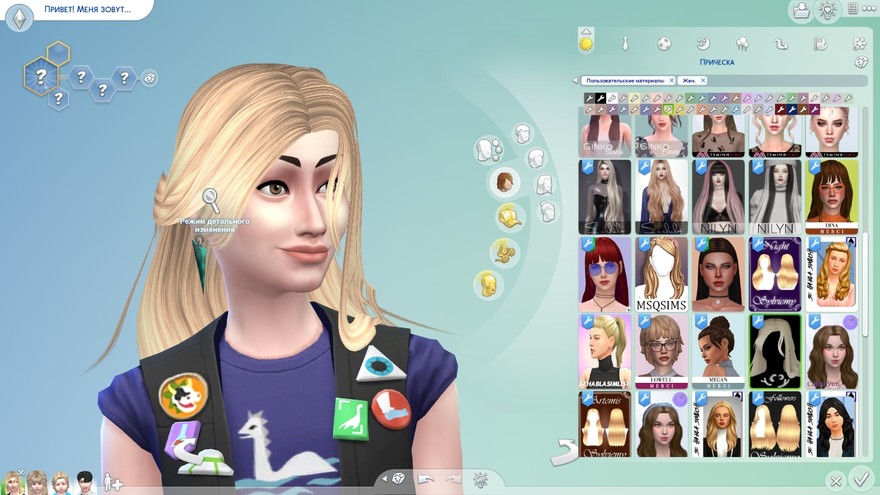880x495 pixels.
Task: Remove the 'Пользовательские материалы' filter tag
Action: point(668,80)
